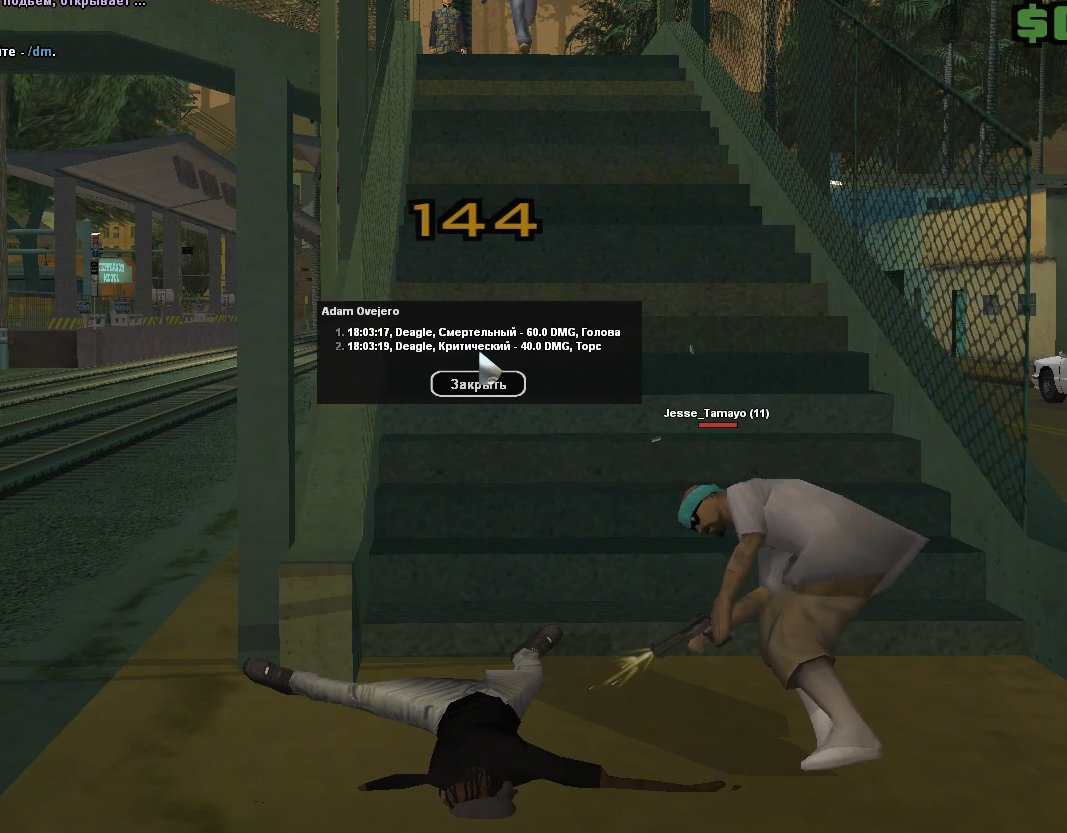
Task: Close the damage log dialog with Закрыть
Action: [x=478, y=384]
